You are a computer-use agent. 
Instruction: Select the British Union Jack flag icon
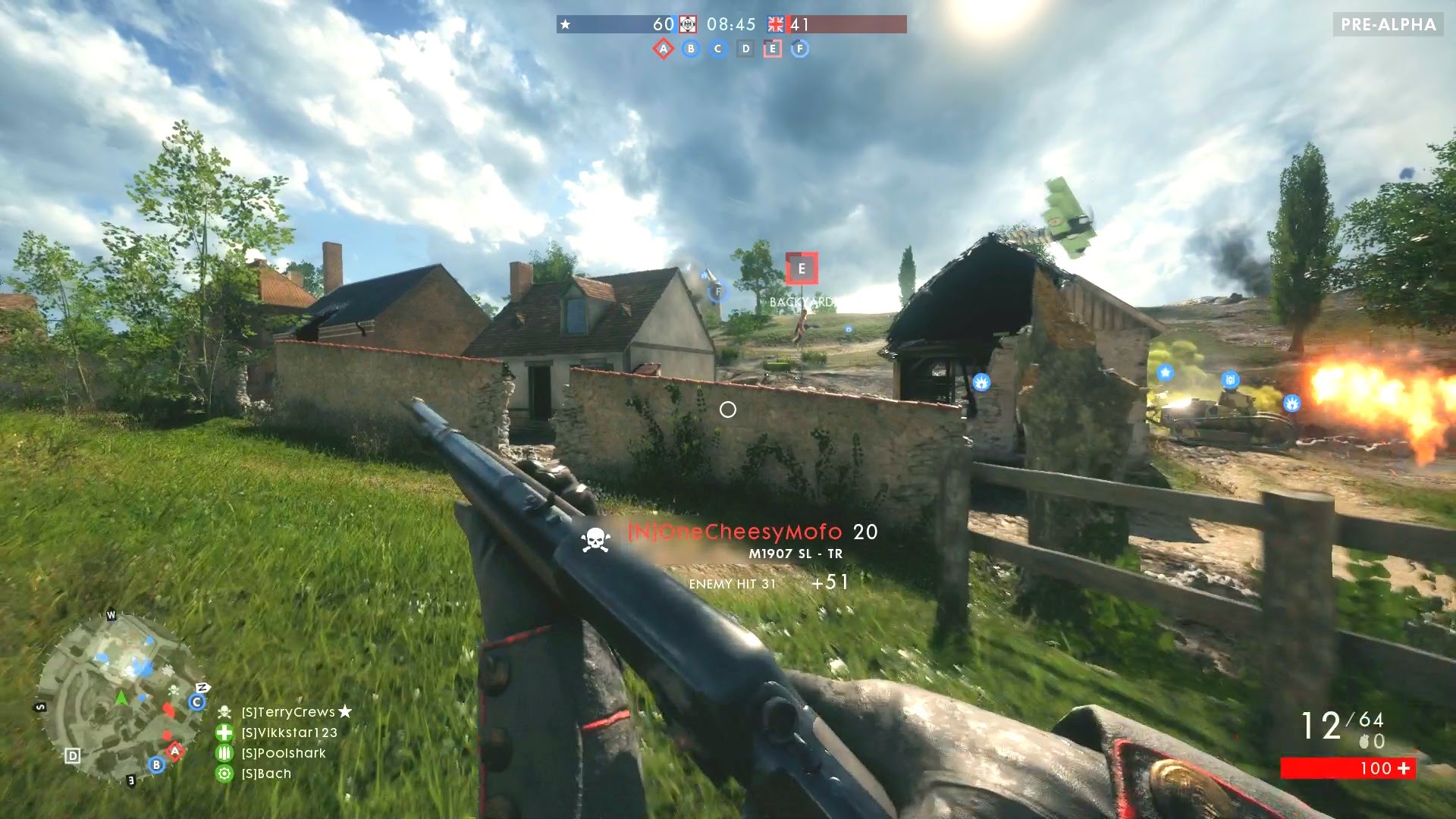776,24
